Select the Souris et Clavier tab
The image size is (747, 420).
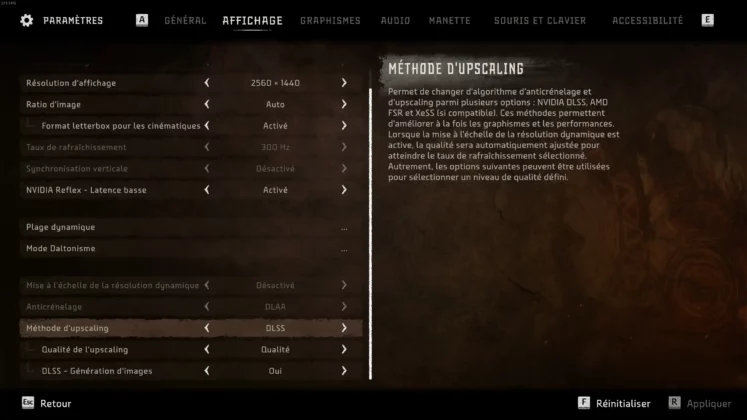click(x=541, y=20)
